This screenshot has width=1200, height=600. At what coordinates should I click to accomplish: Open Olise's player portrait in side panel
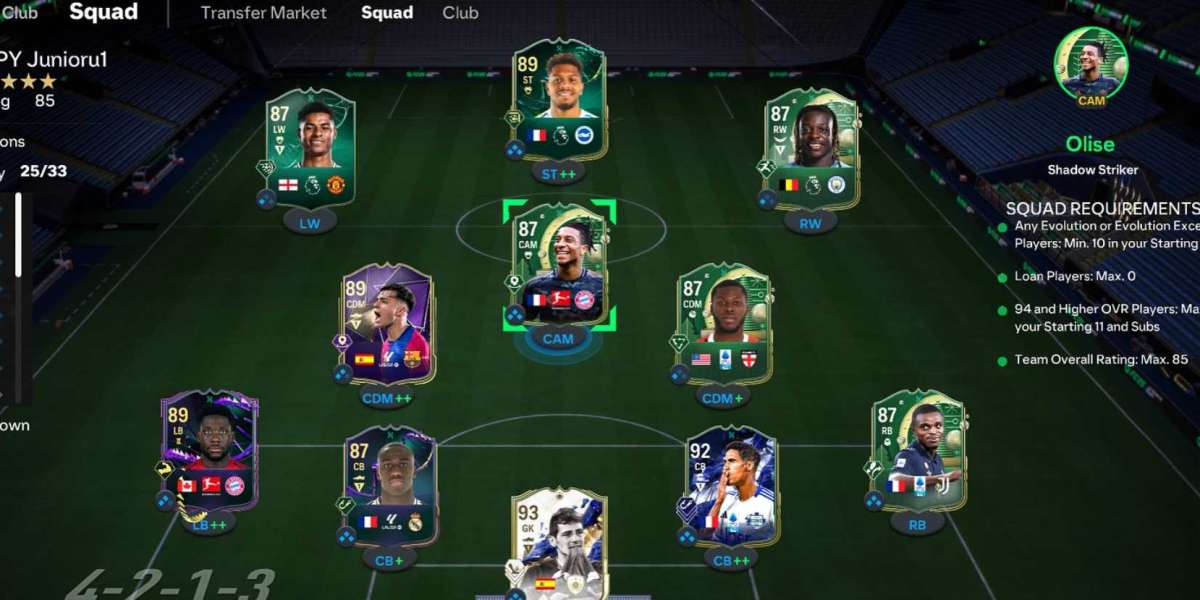tap(1090, 62)
